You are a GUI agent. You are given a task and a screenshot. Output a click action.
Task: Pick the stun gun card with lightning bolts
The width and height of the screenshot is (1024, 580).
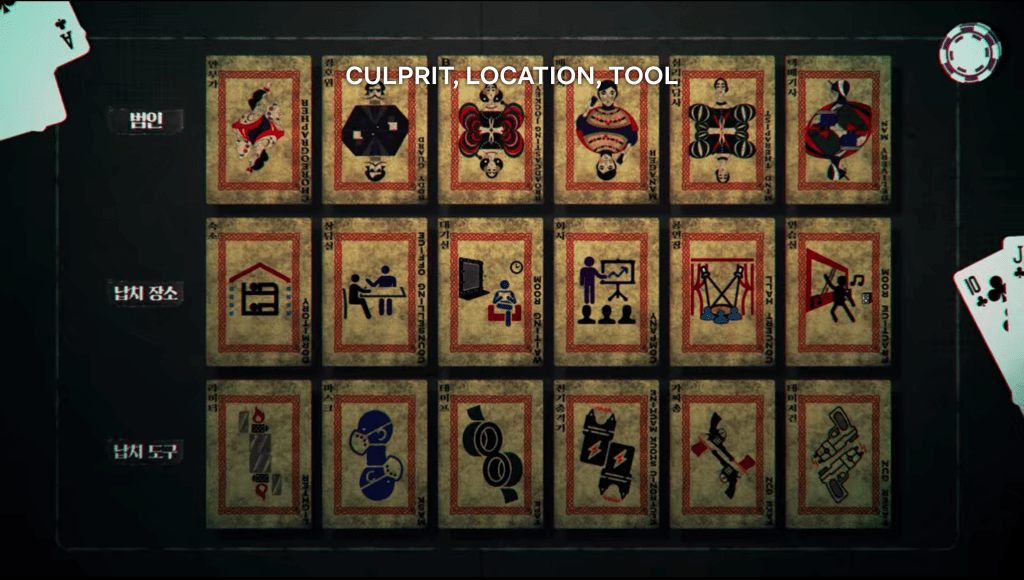point(606,454)
